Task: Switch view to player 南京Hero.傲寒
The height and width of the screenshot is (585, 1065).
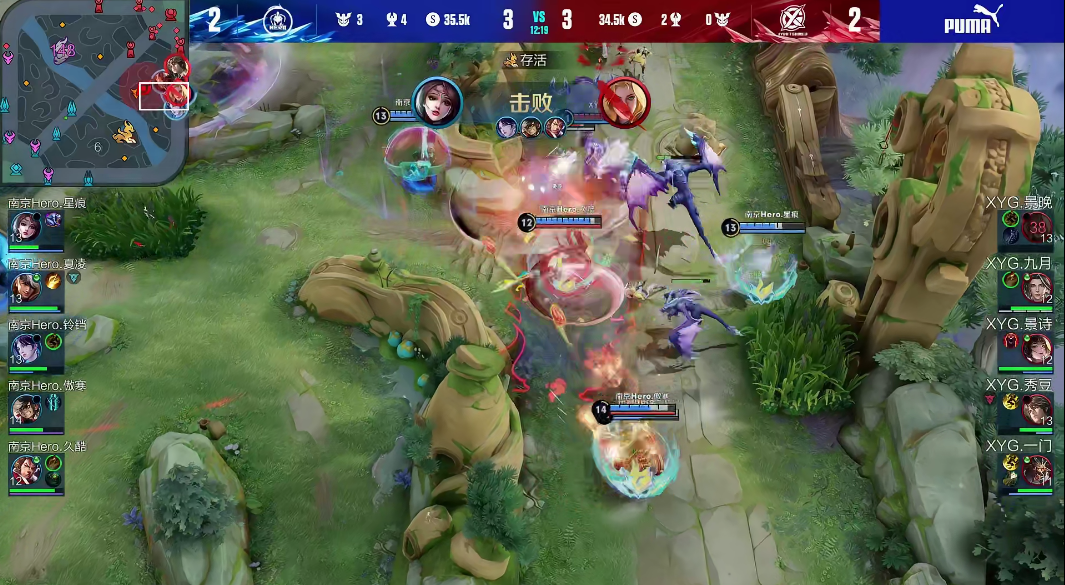Action: coord(23,409)
